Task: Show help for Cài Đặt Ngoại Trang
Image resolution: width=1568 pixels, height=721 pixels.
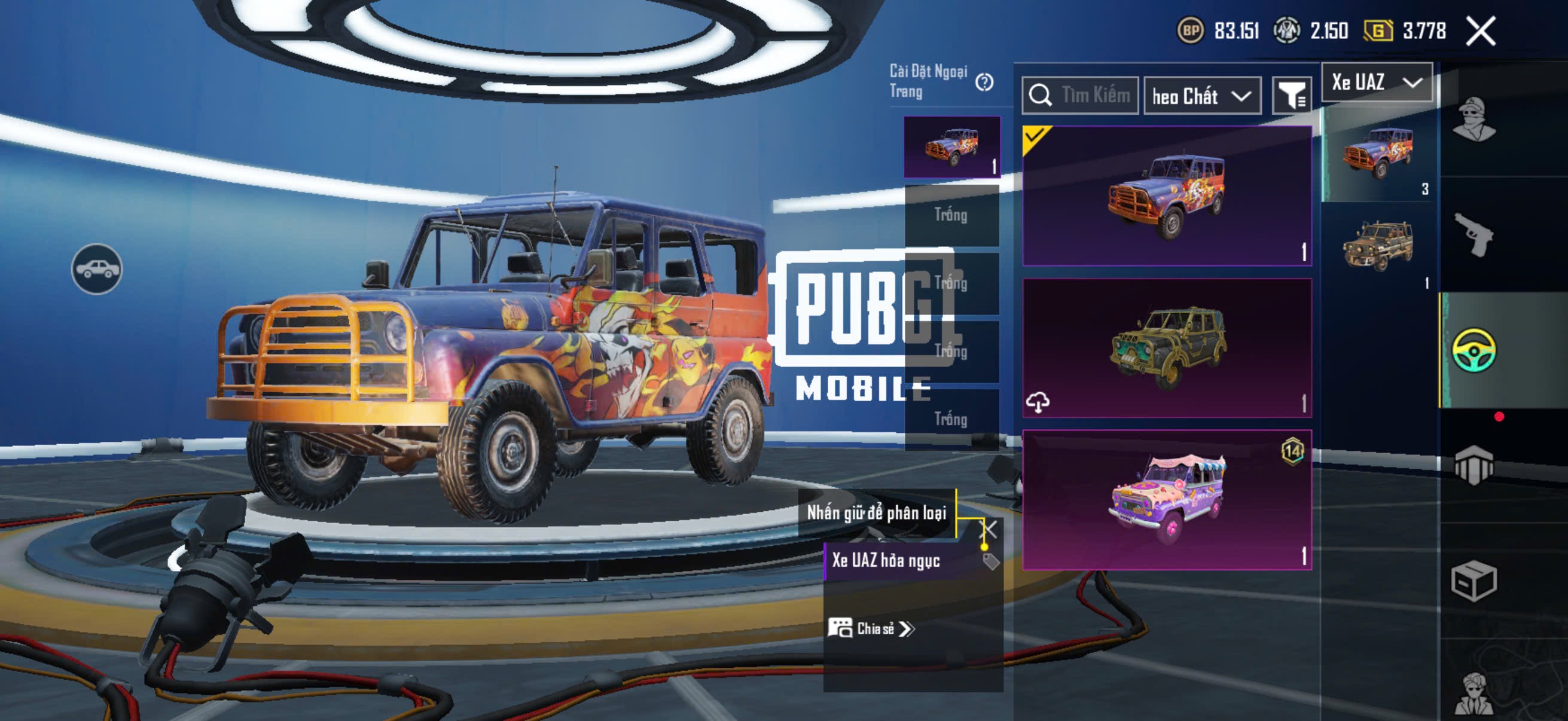Action: point(984,82)
